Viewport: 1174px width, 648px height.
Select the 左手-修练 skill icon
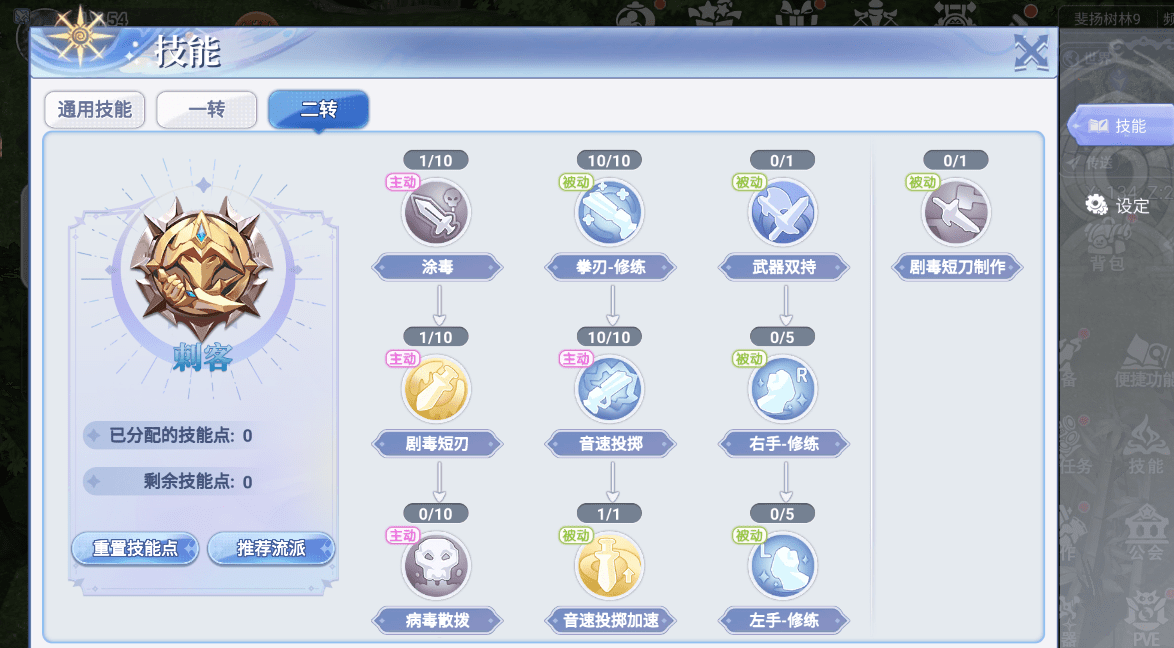coord(784,565)
